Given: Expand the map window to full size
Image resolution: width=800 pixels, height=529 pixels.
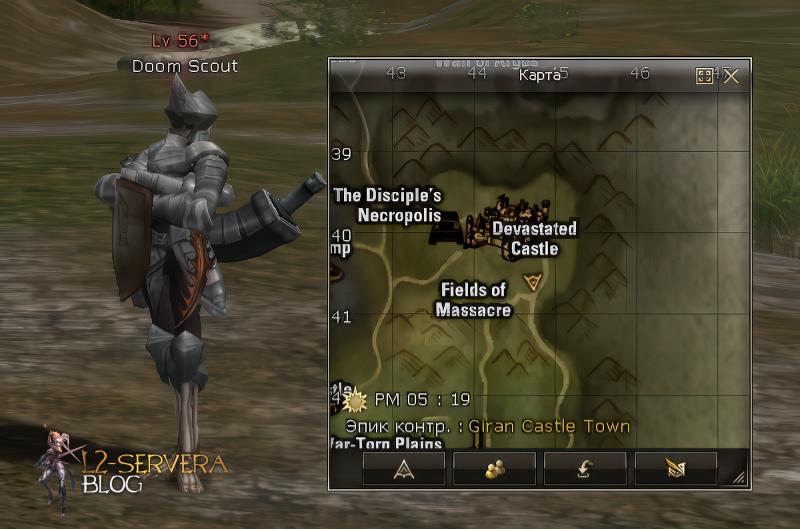Looking at the screenshot, I should tap(705, 76).
